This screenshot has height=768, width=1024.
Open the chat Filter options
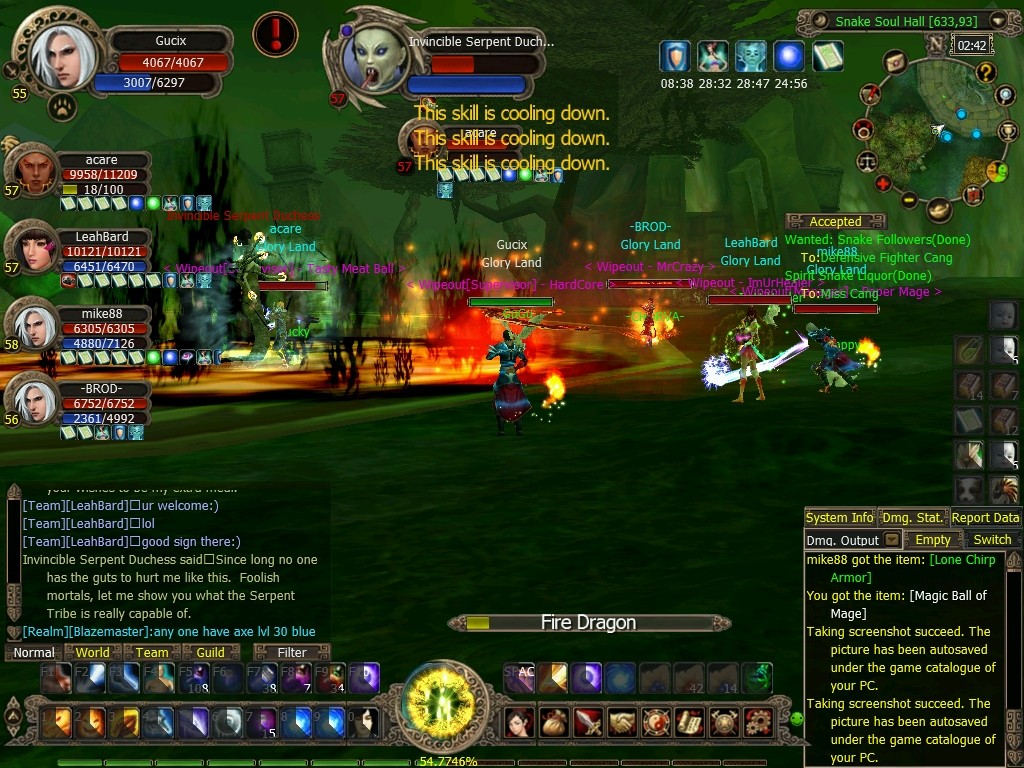[x=292, y=652]
